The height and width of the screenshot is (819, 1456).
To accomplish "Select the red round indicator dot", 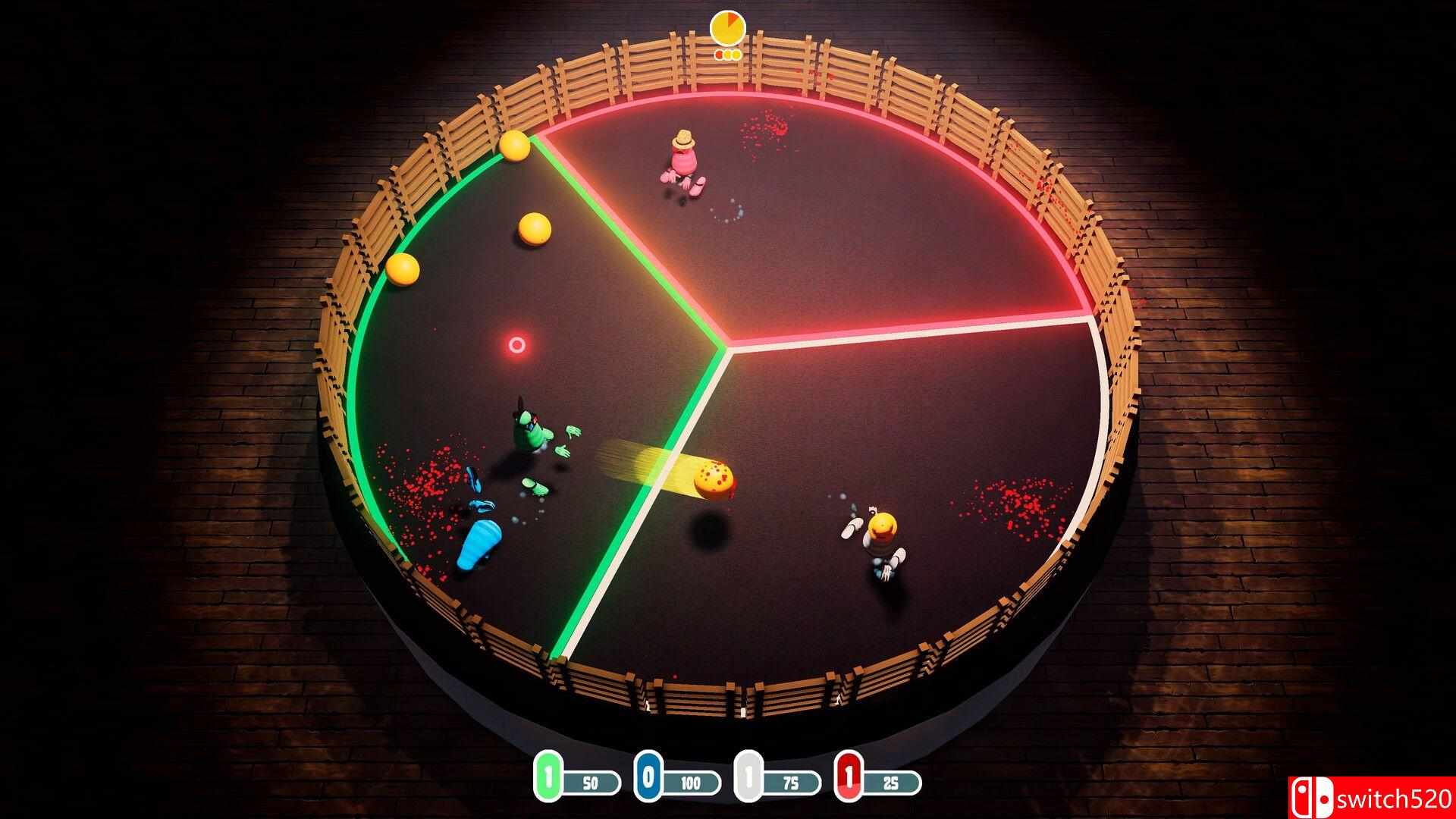I will (718, 55).
